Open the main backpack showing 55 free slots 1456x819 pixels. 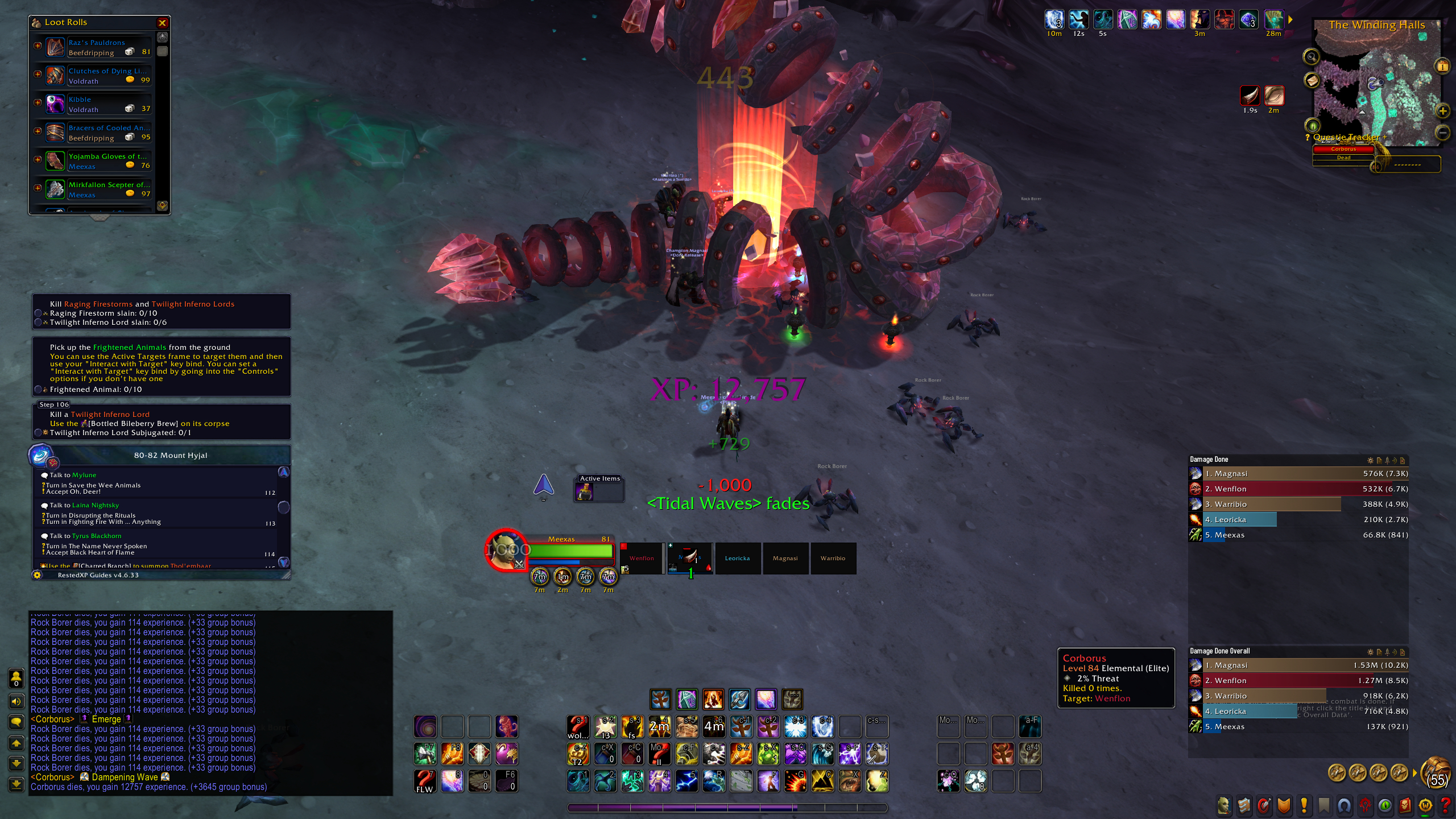tap(1436, 772)
